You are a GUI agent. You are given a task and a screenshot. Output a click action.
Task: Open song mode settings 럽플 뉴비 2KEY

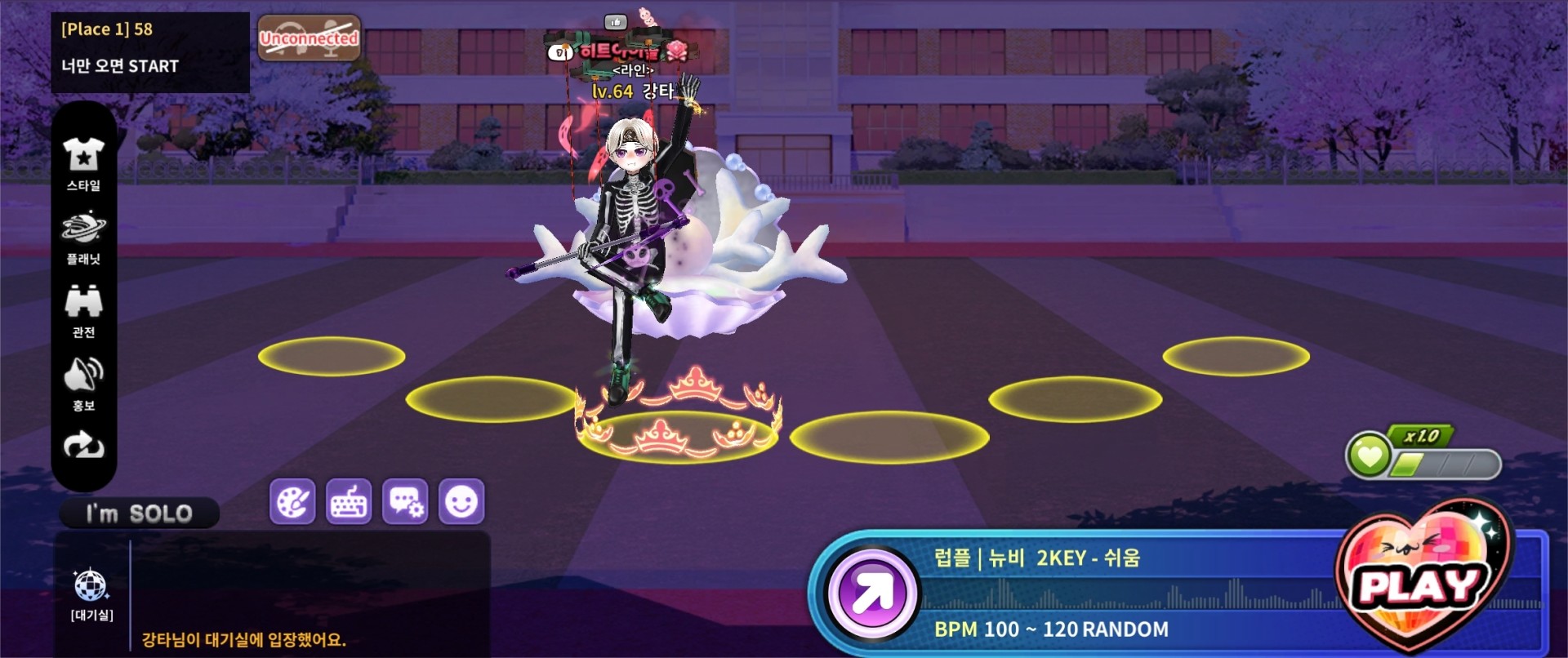[x=1037, y=558]
